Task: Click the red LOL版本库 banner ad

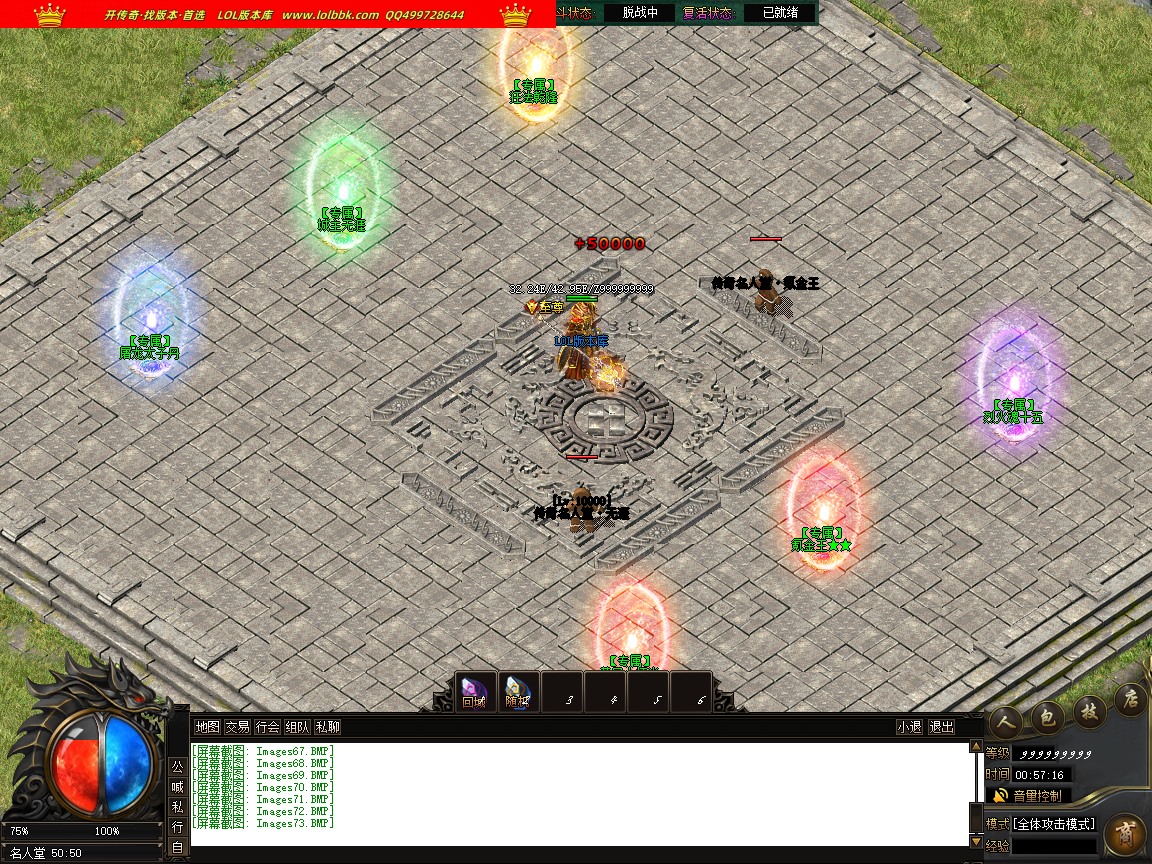Action: click(x=278, y=14)
